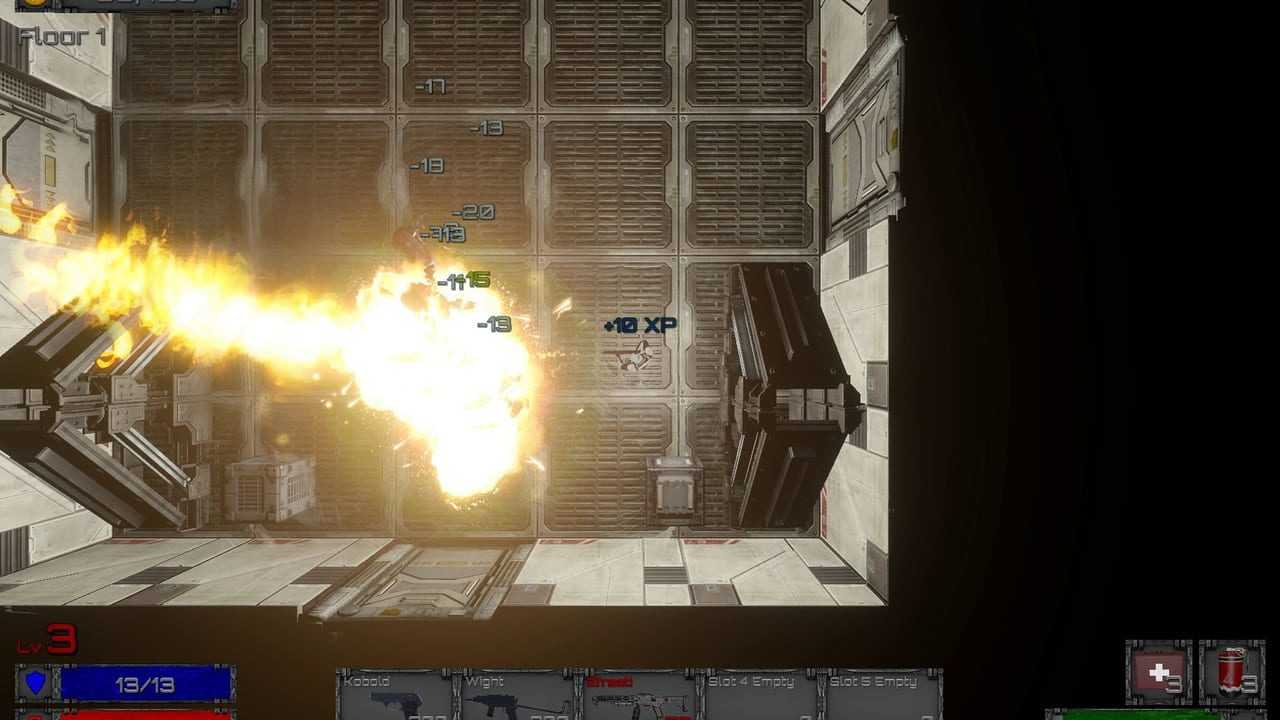Screen dimensions: 1280x720
Task: Activate the red dynamite item icon
Action: (1232, 673)
